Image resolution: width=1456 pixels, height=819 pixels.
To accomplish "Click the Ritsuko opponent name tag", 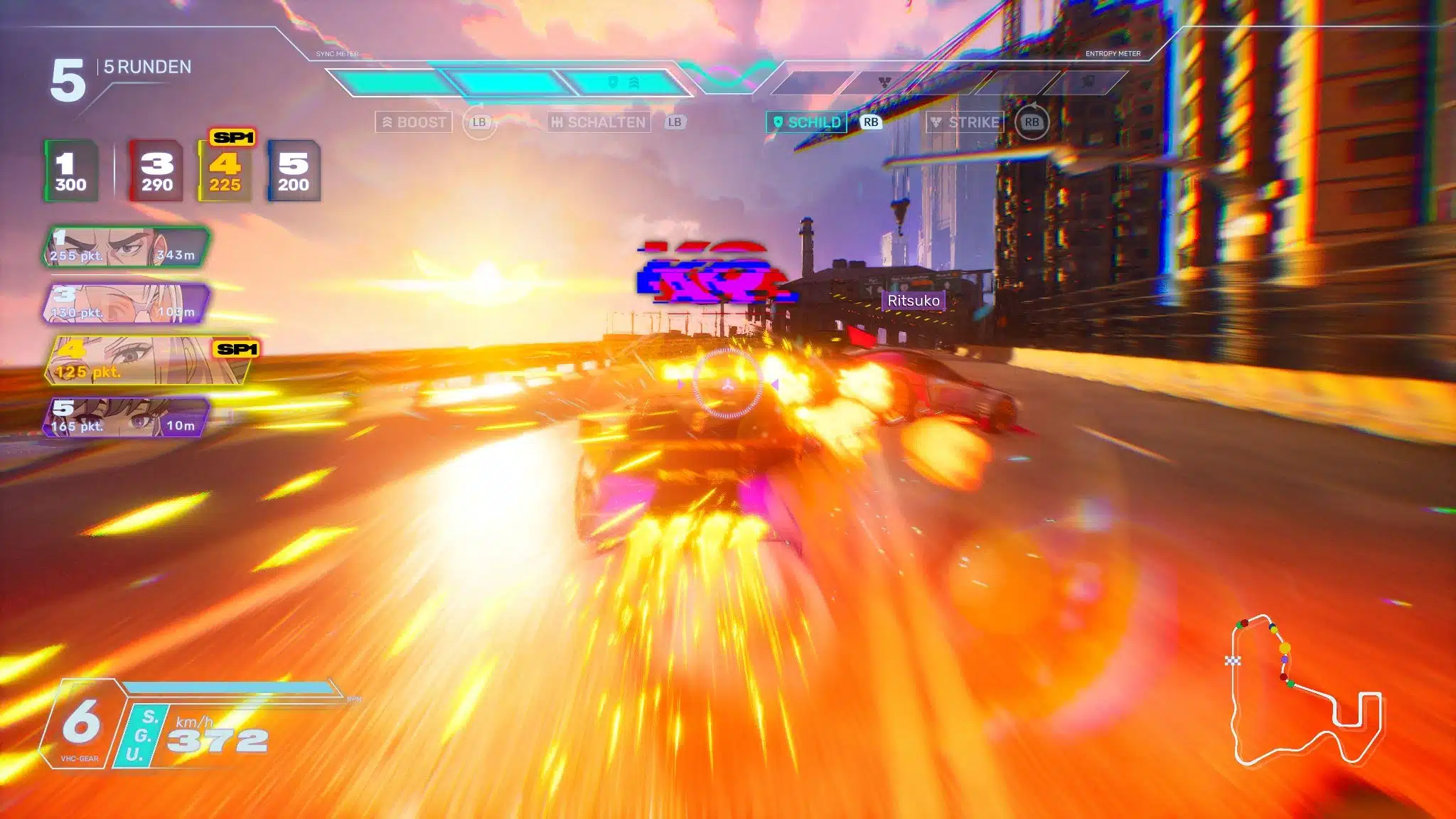I will click(x=914, y=301).
